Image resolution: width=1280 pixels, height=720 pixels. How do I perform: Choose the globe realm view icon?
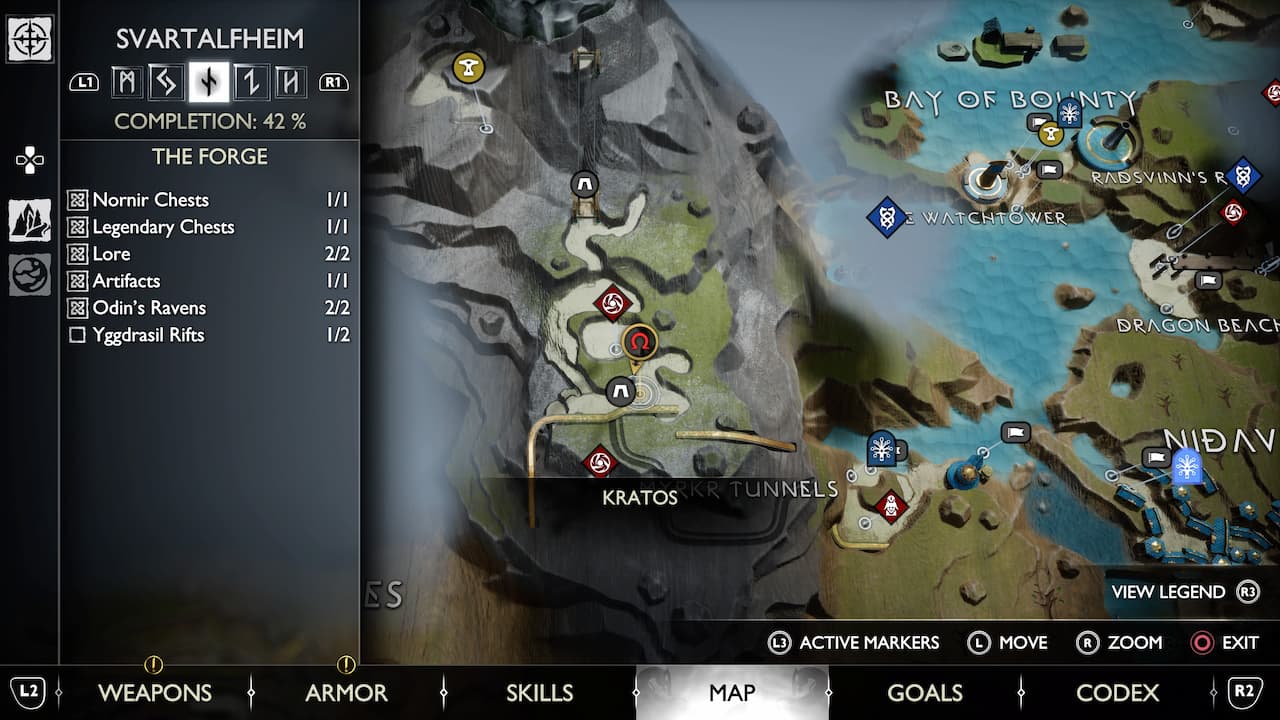pos(30,275)
